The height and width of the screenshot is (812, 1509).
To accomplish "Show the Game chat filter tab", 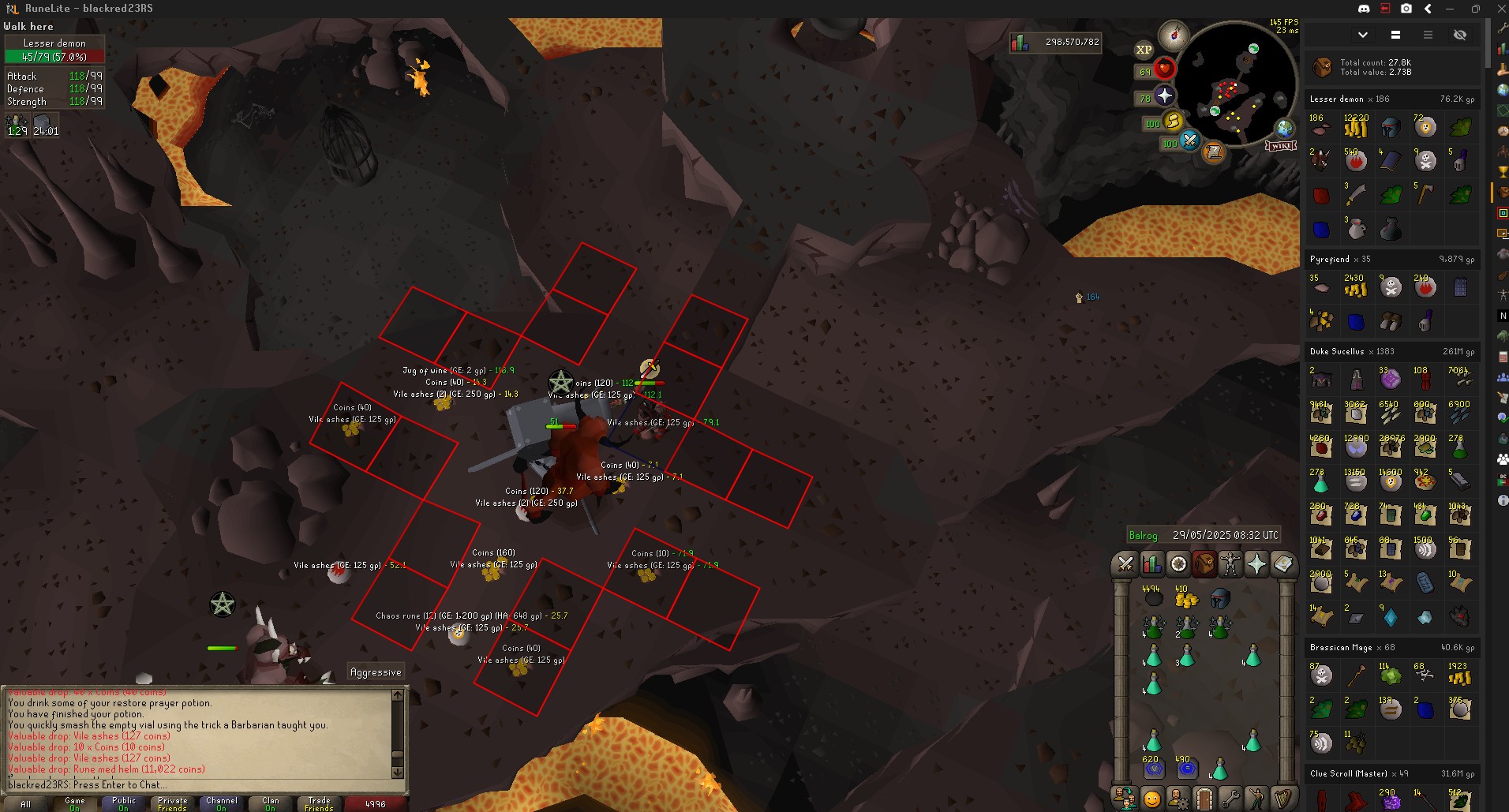I will tap(74, 803).
